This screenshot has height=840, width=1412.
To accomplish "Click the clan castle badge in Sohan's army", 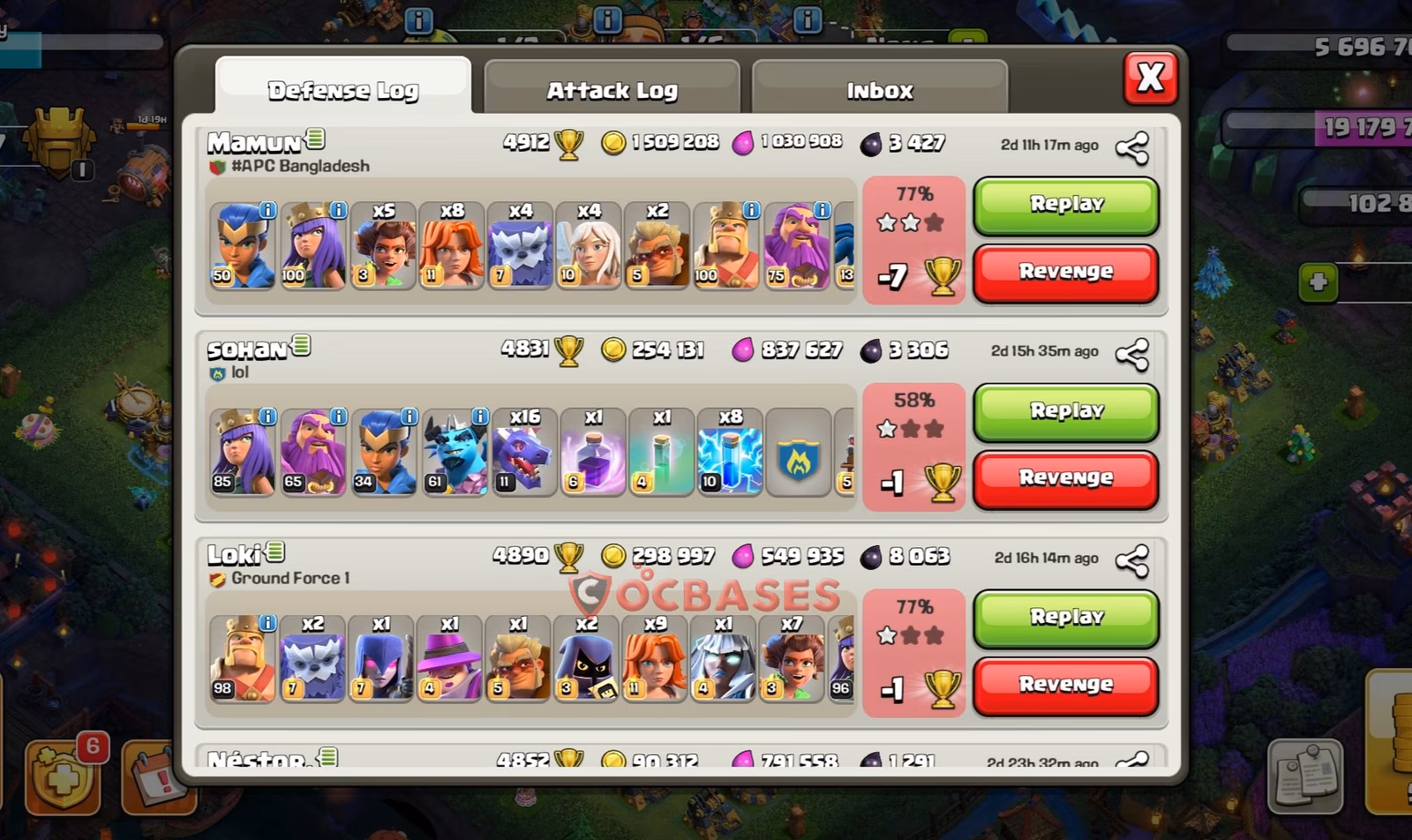I will click(x=800, y=452).
